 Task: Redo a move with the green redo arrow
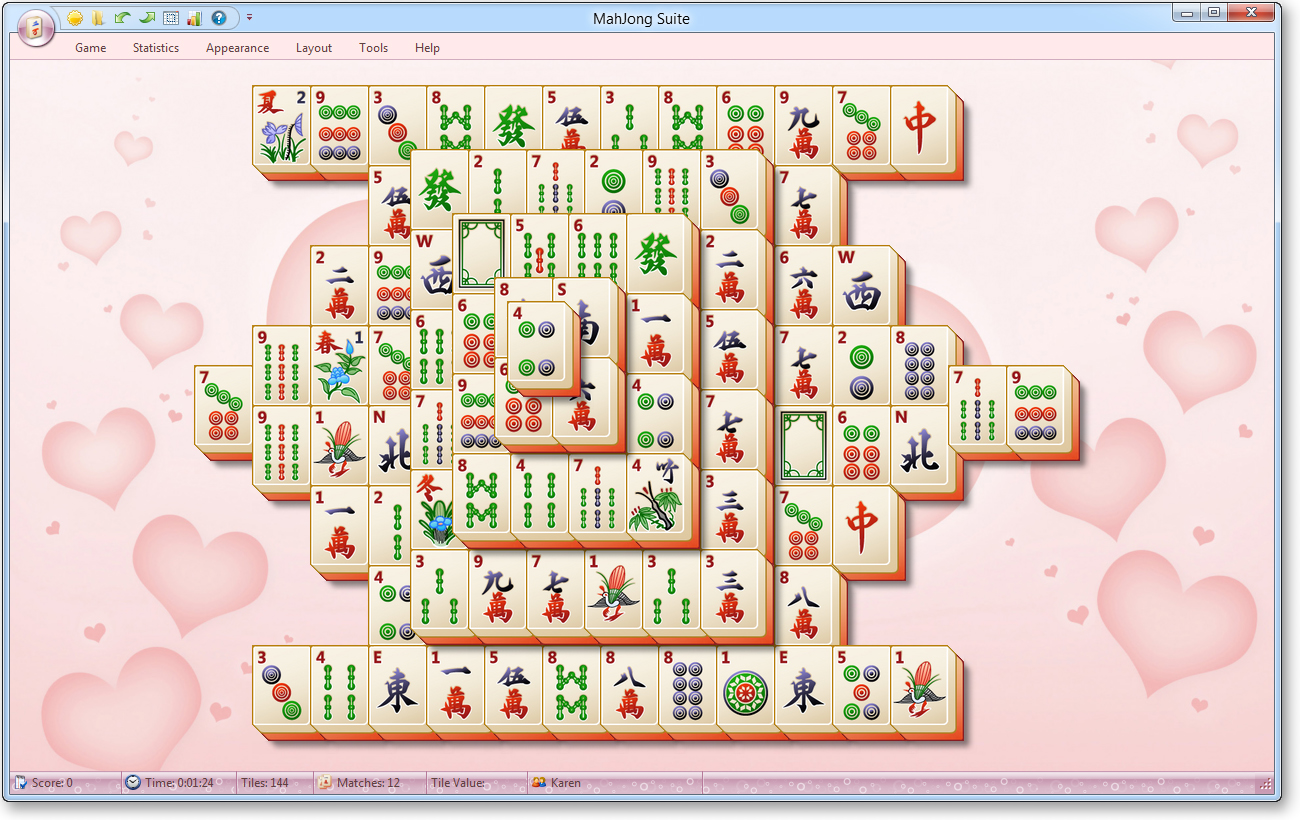(147, 17)
